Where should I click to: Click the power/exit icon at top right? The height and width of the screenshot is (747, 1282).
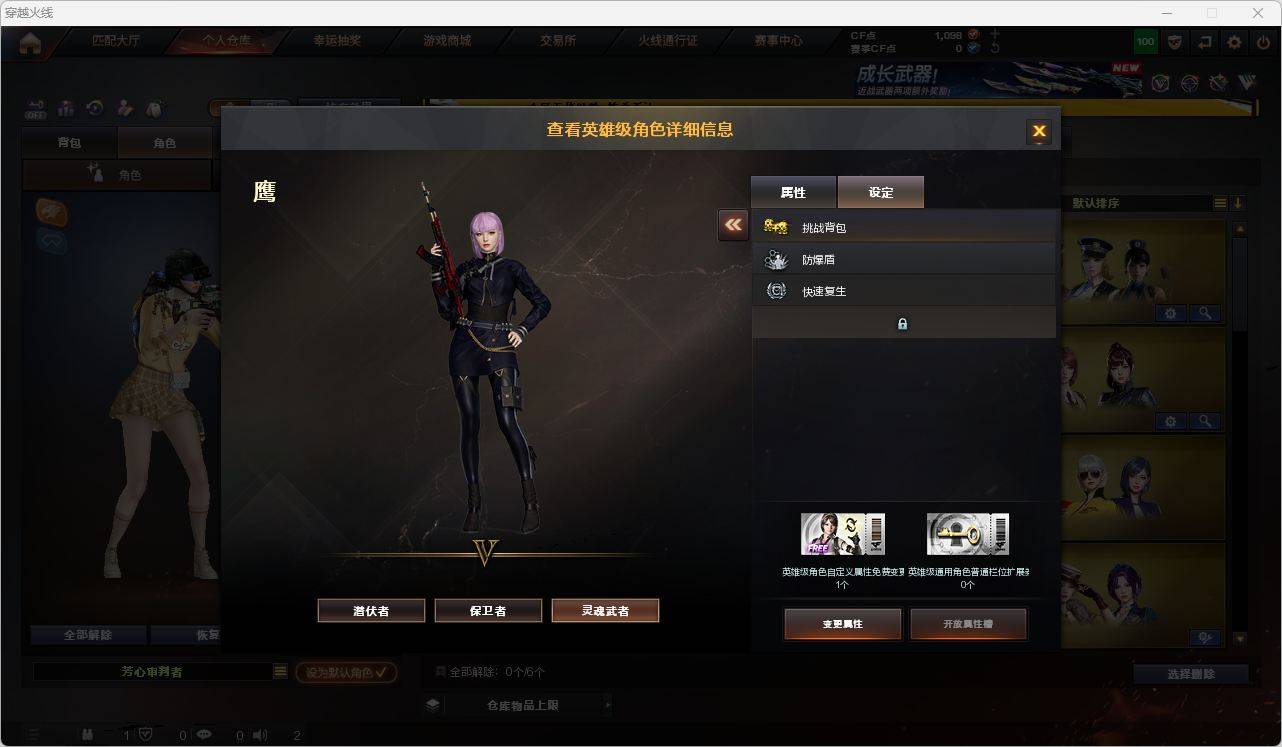1262,42
